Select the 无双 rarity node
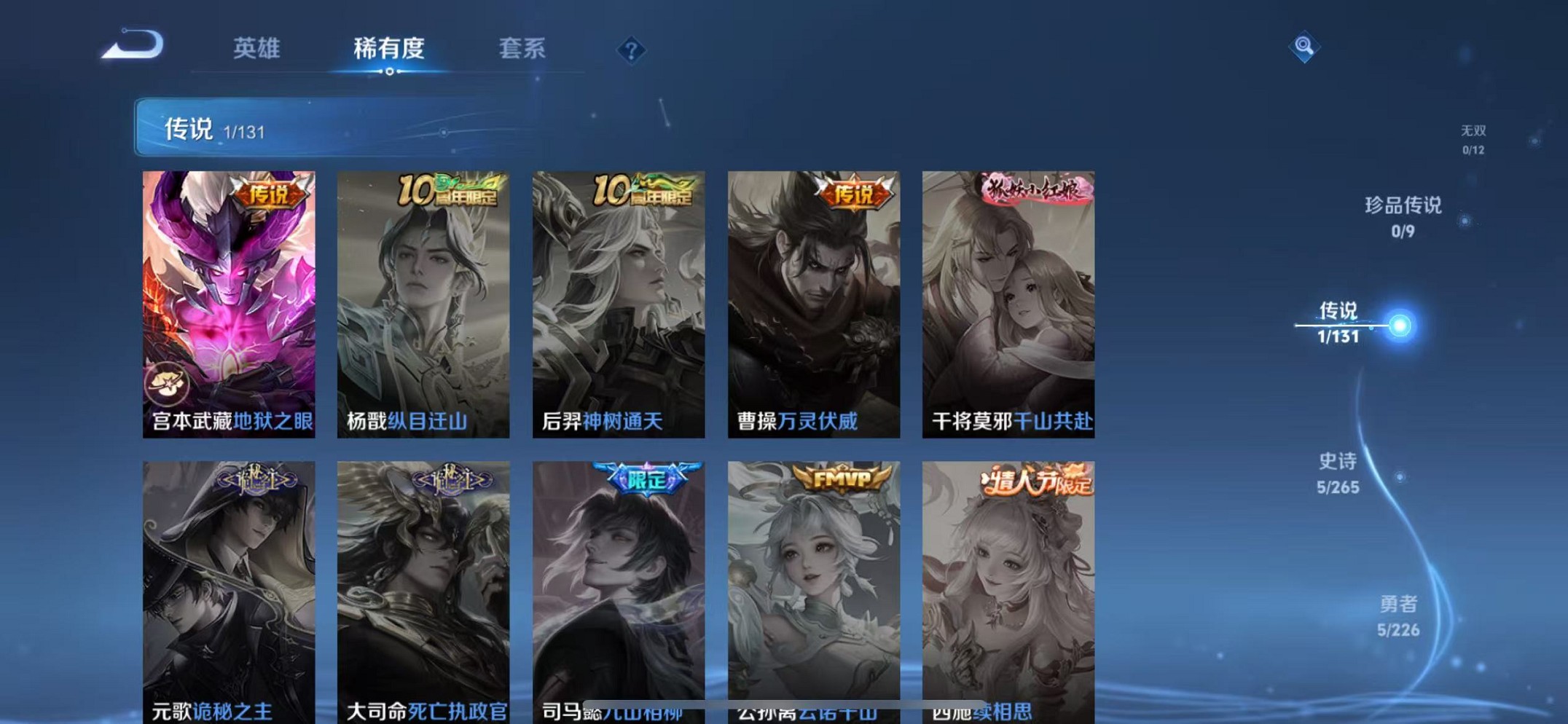 click(1473, 138)
